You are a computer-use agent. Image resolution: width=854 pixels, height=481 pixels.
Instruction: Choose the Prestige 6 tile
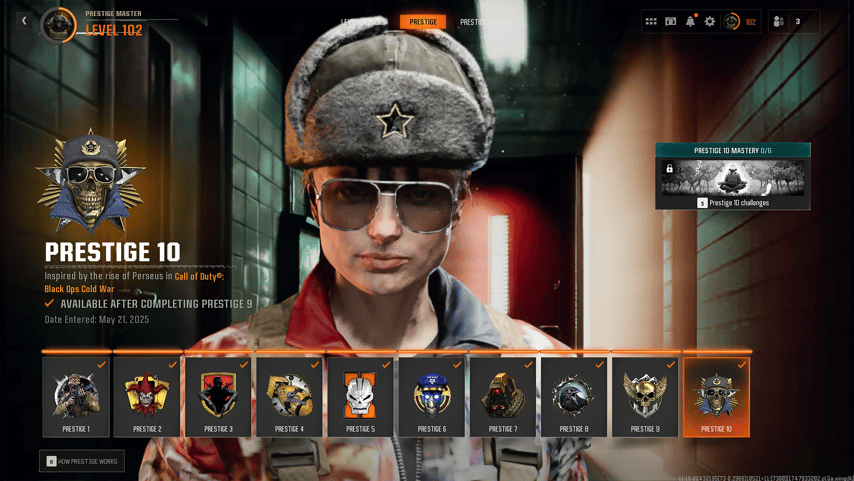[x=432, y=397]
